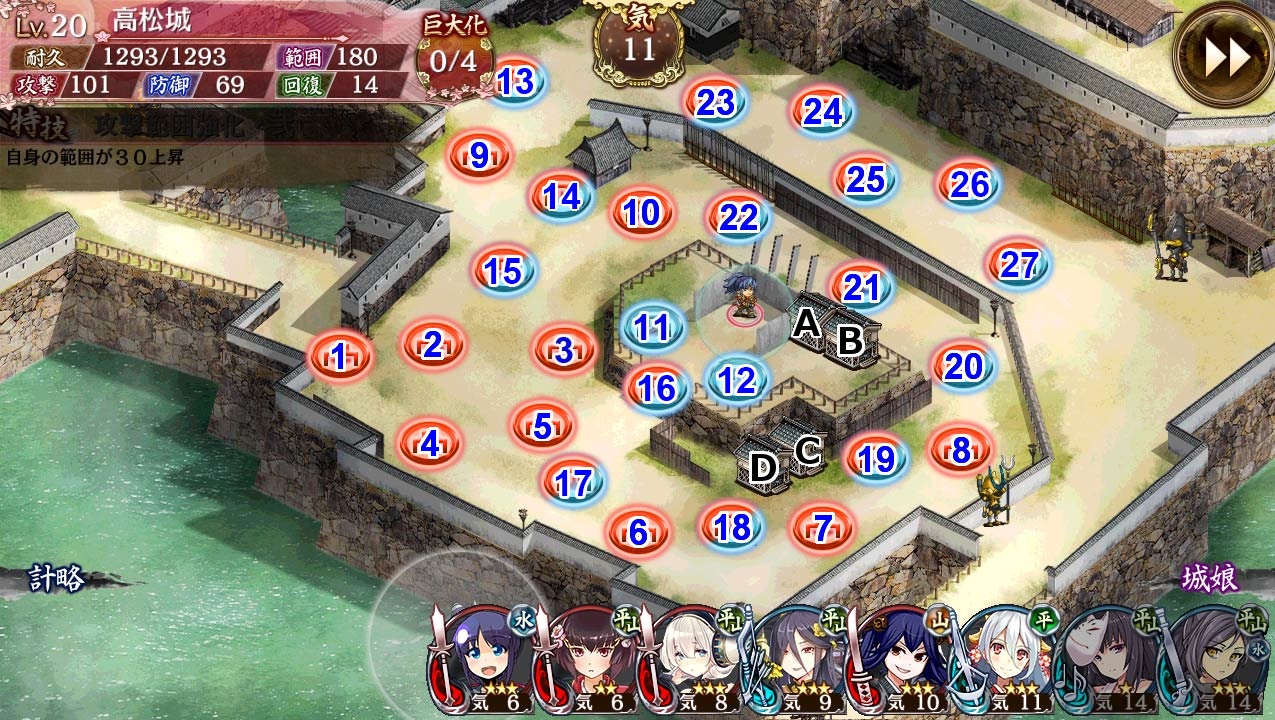The height and width of the screenshot is (720, 1275).
Task: Pick placement tile number 17
Action: coord(573,483)
